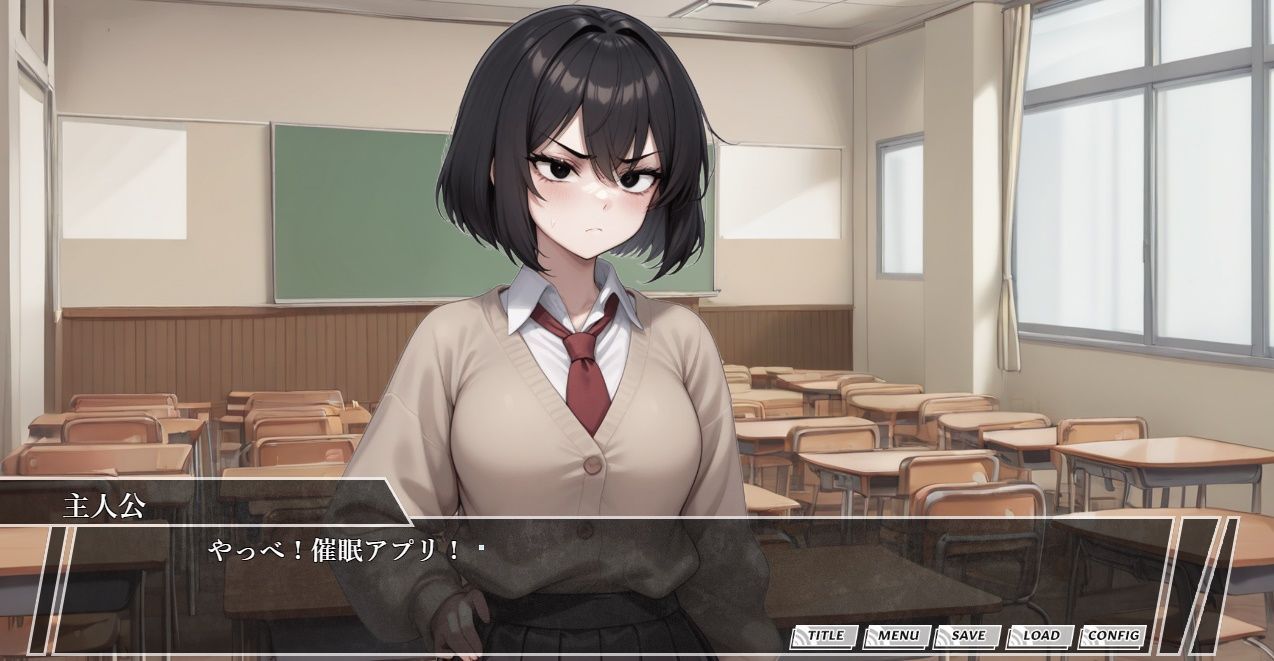The height and width of the screenshot is (661, 1274).
Task: Click the SAVE button
Action: tap(967, 636)
